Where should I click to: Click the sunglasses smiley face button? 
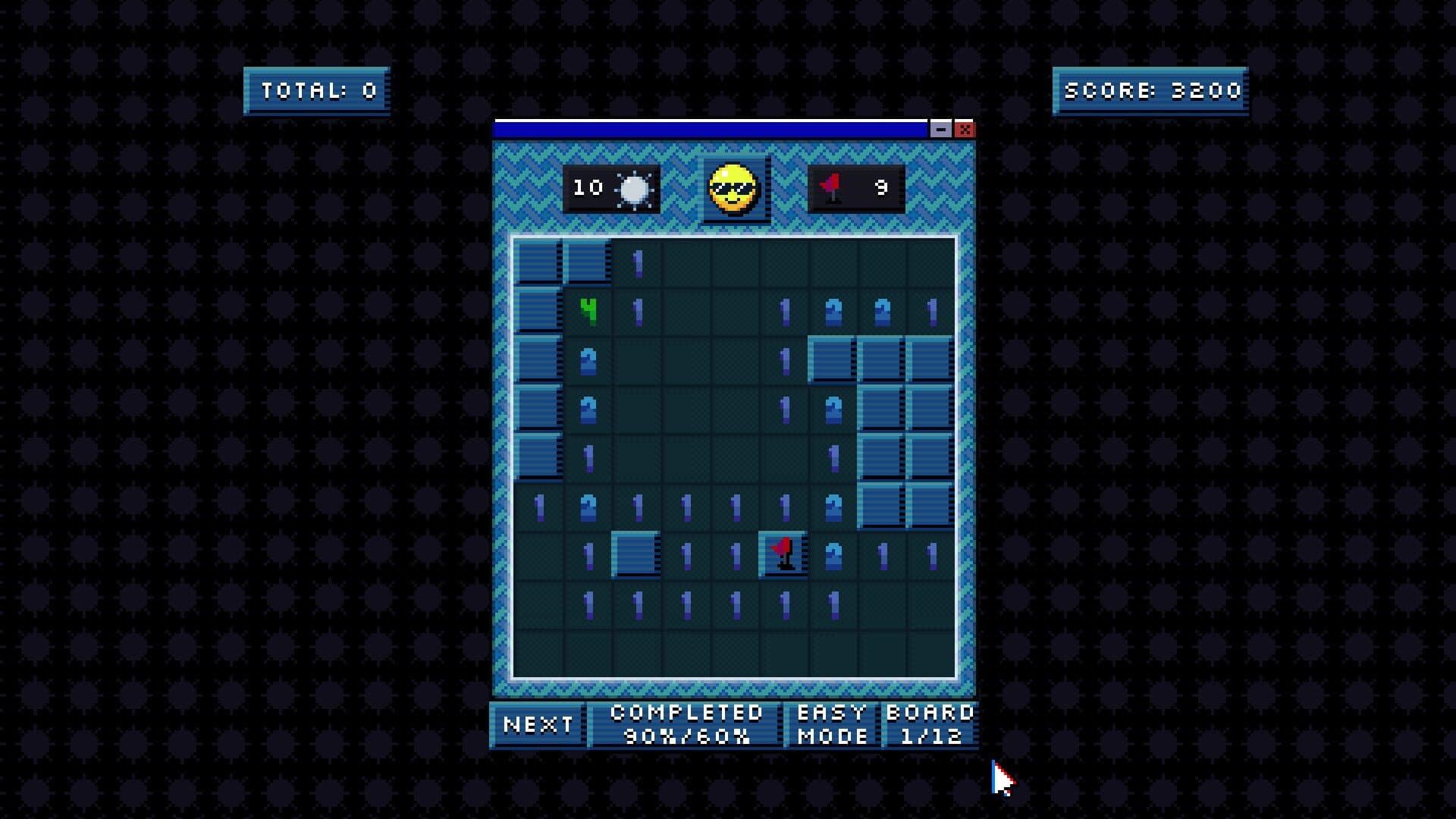click(x=733, y=189)
